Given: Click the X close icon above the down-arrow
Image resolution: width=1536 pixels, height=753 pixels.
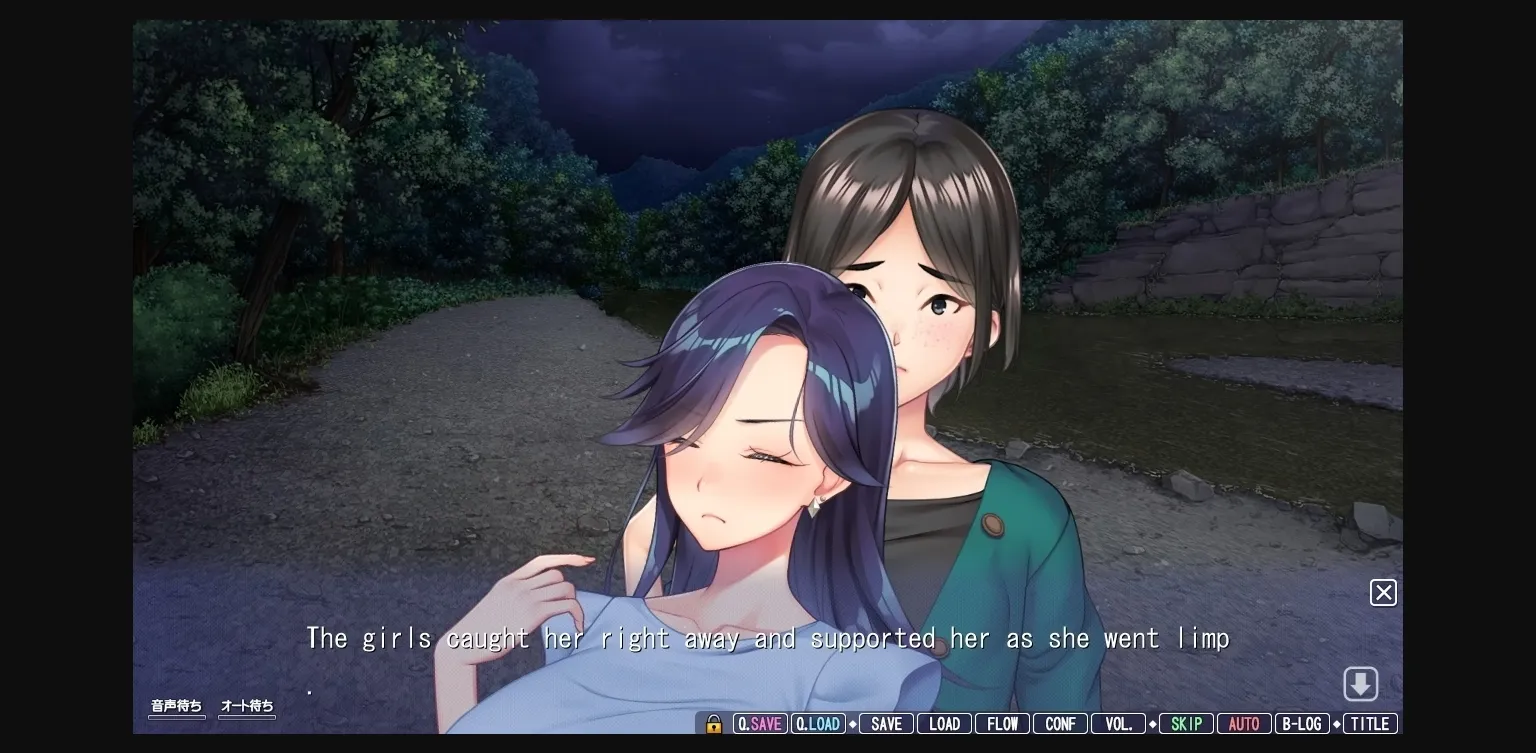Looking at the screenshot, I should click(x=1383, y=592).
